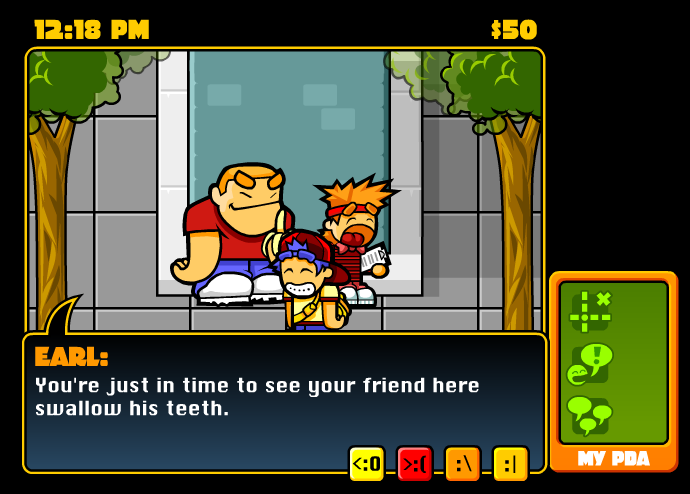Open the My PDA panel label
Image resolution: width=690 pixels, height=494 pixels.
(613, 459)
